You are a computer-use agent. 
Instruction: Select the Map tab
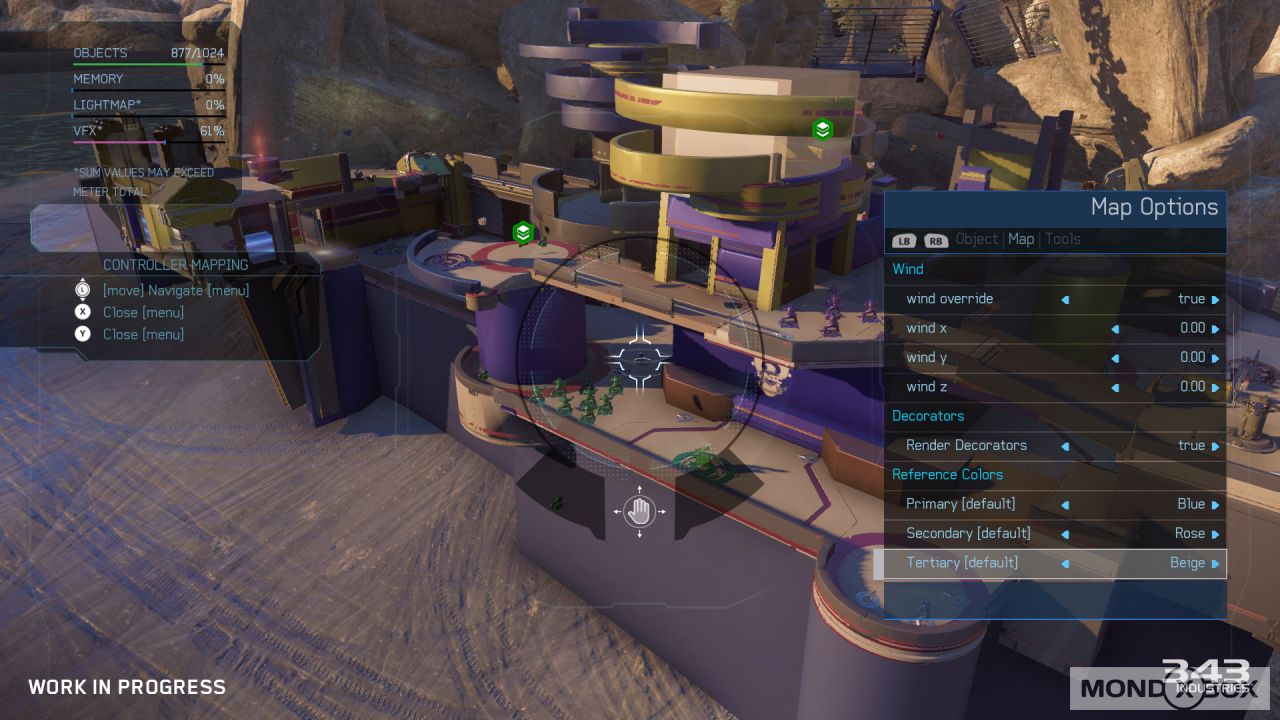tap(1021, 239)
